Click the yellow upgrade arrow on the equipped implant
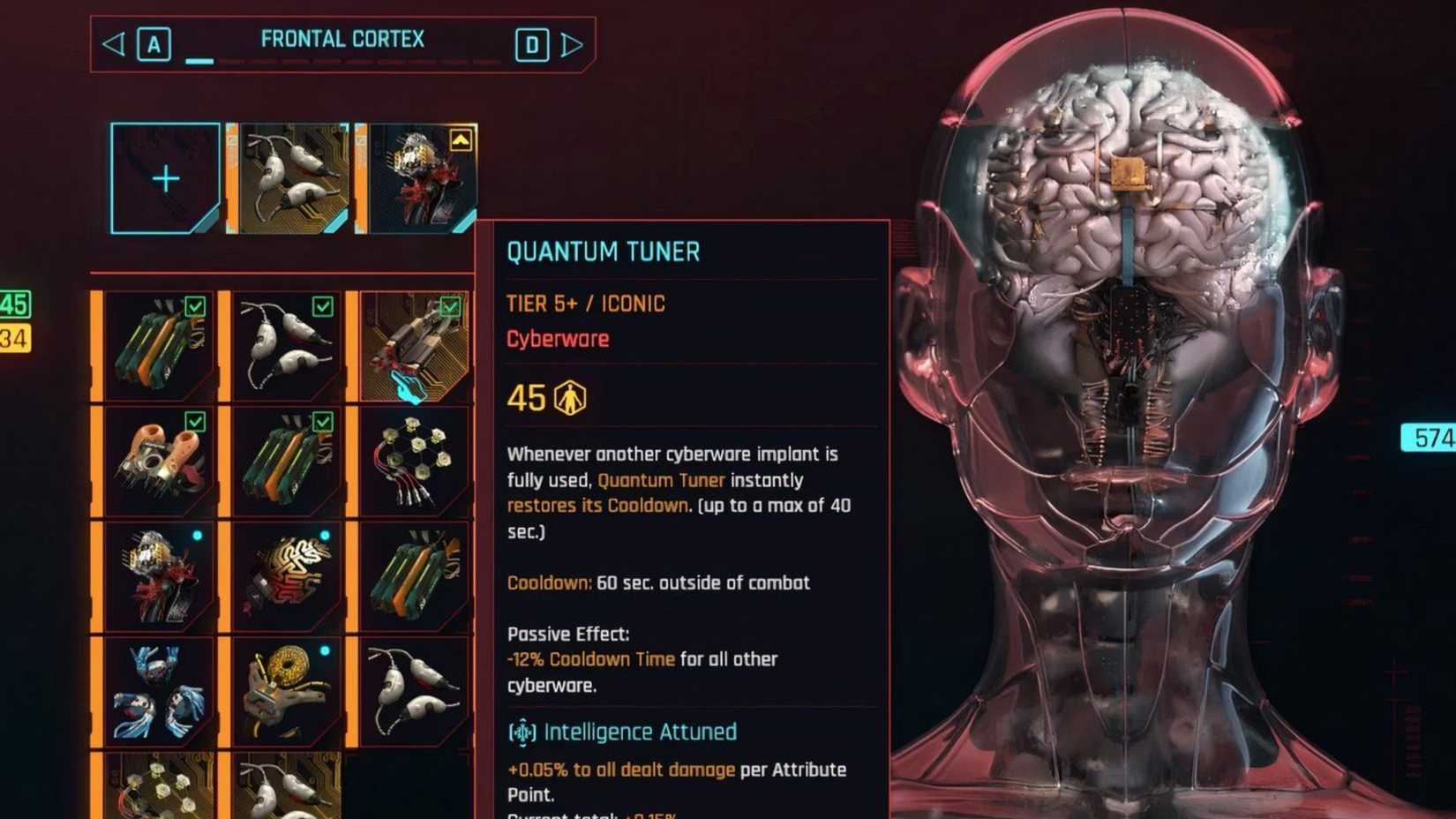Image resolution: width=1456 pixels, height=819 pixels. click(460, 141)
